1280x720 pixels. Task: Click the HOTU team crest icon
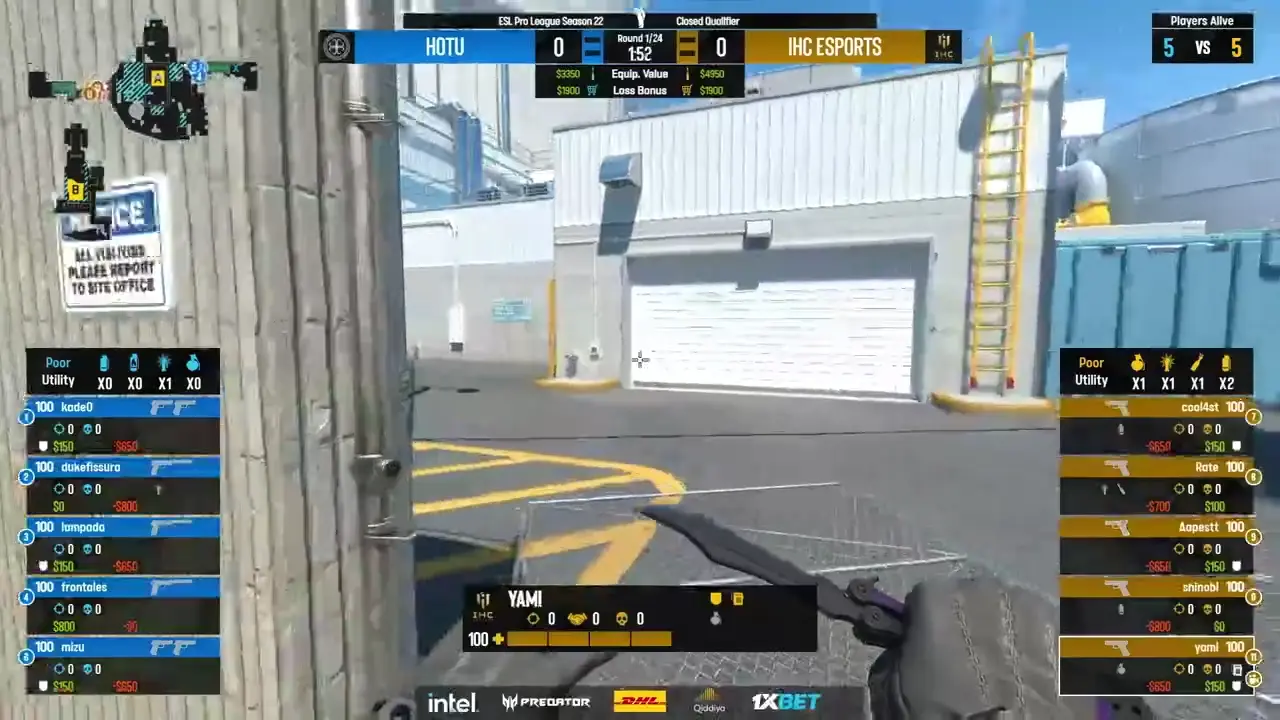[x=336, y=46]
